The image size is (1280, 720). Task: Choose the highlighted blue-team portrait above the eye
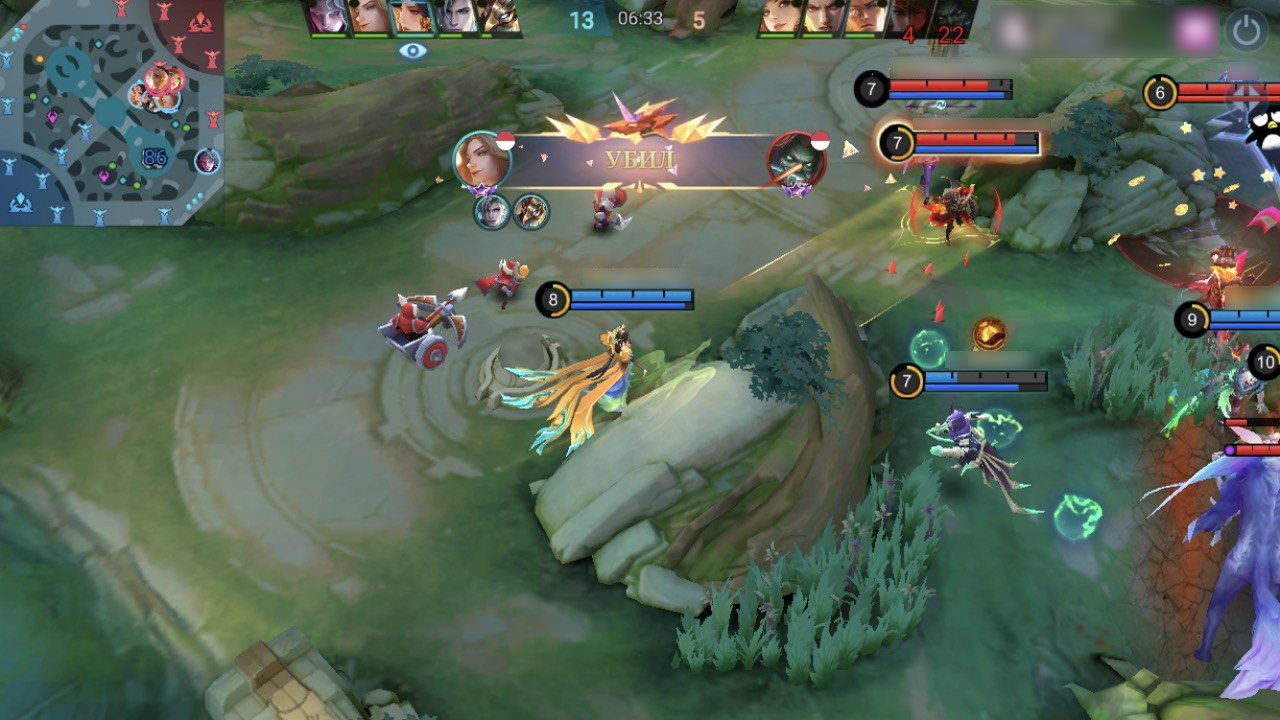(x=412, y=18)
